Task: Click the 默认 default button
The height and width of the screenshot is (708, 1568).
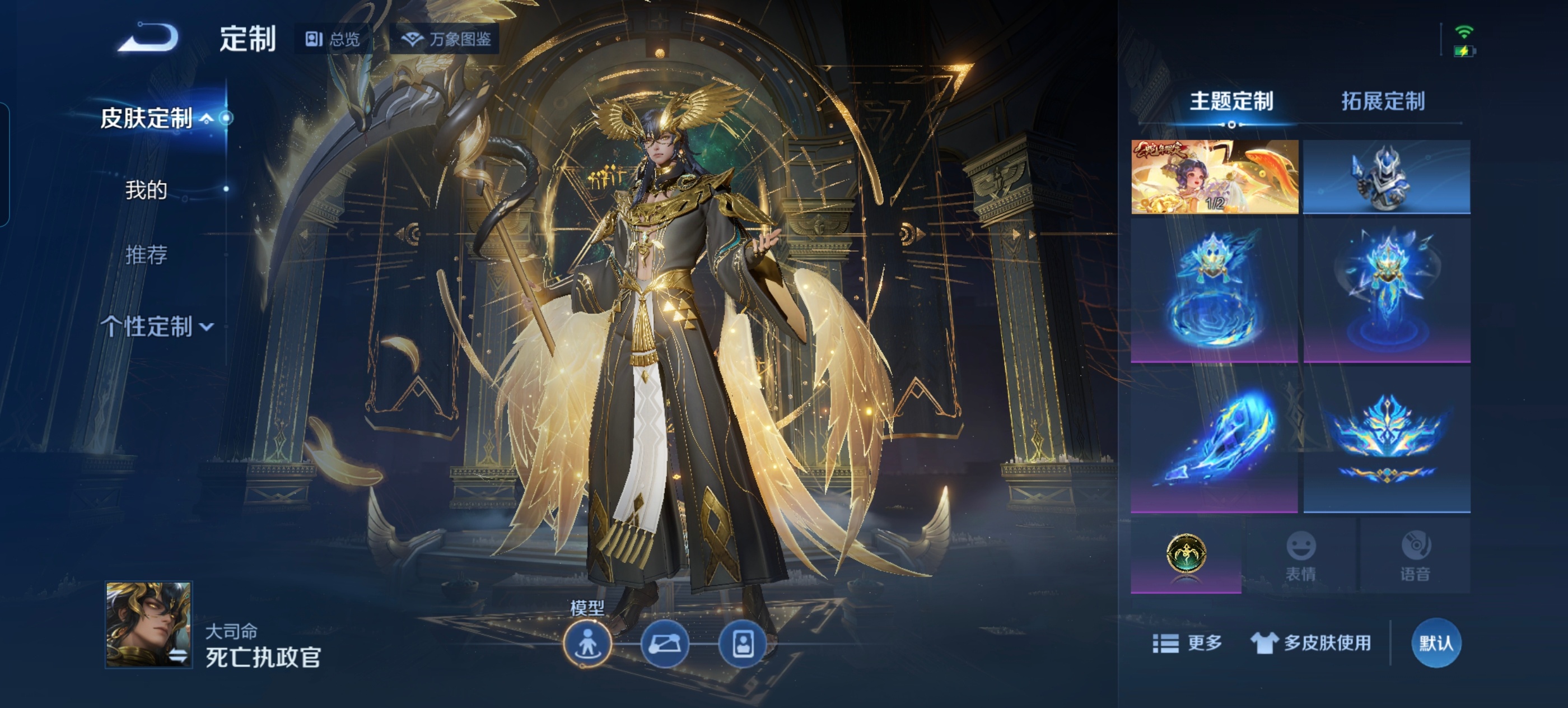Action: [x=1436, y=643]
